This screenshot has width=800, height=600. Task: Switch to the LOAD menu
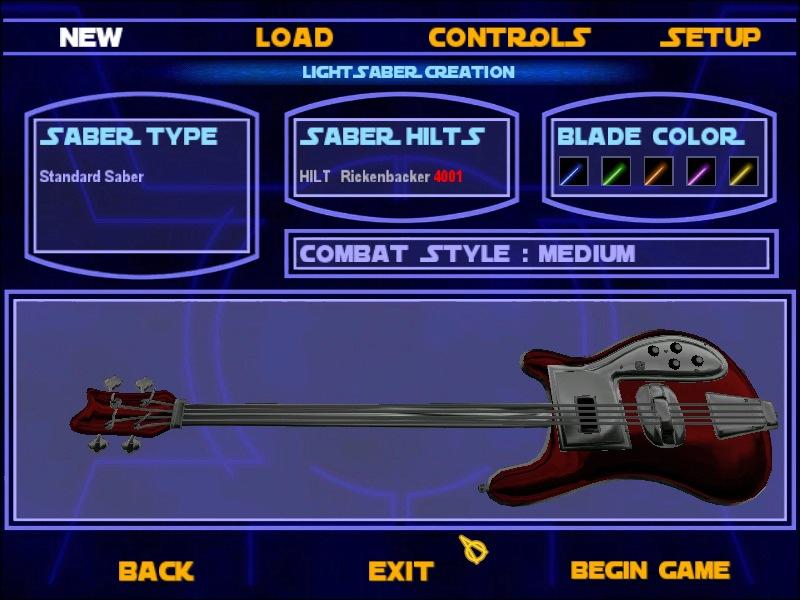click(294, 38)
